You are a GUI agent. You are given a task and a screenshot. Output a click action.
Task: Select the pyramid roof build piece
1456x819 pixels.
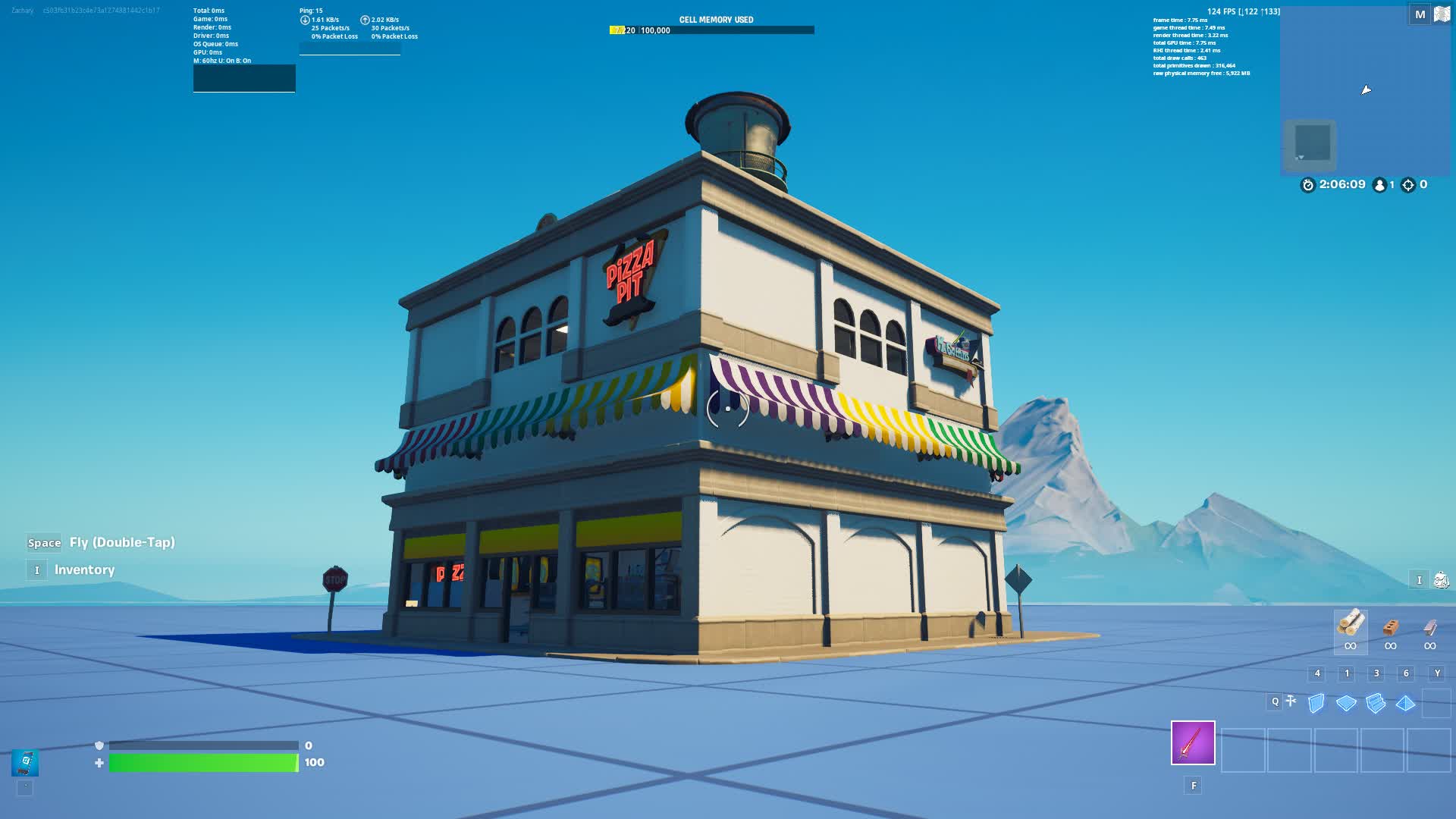point(1407,703)
